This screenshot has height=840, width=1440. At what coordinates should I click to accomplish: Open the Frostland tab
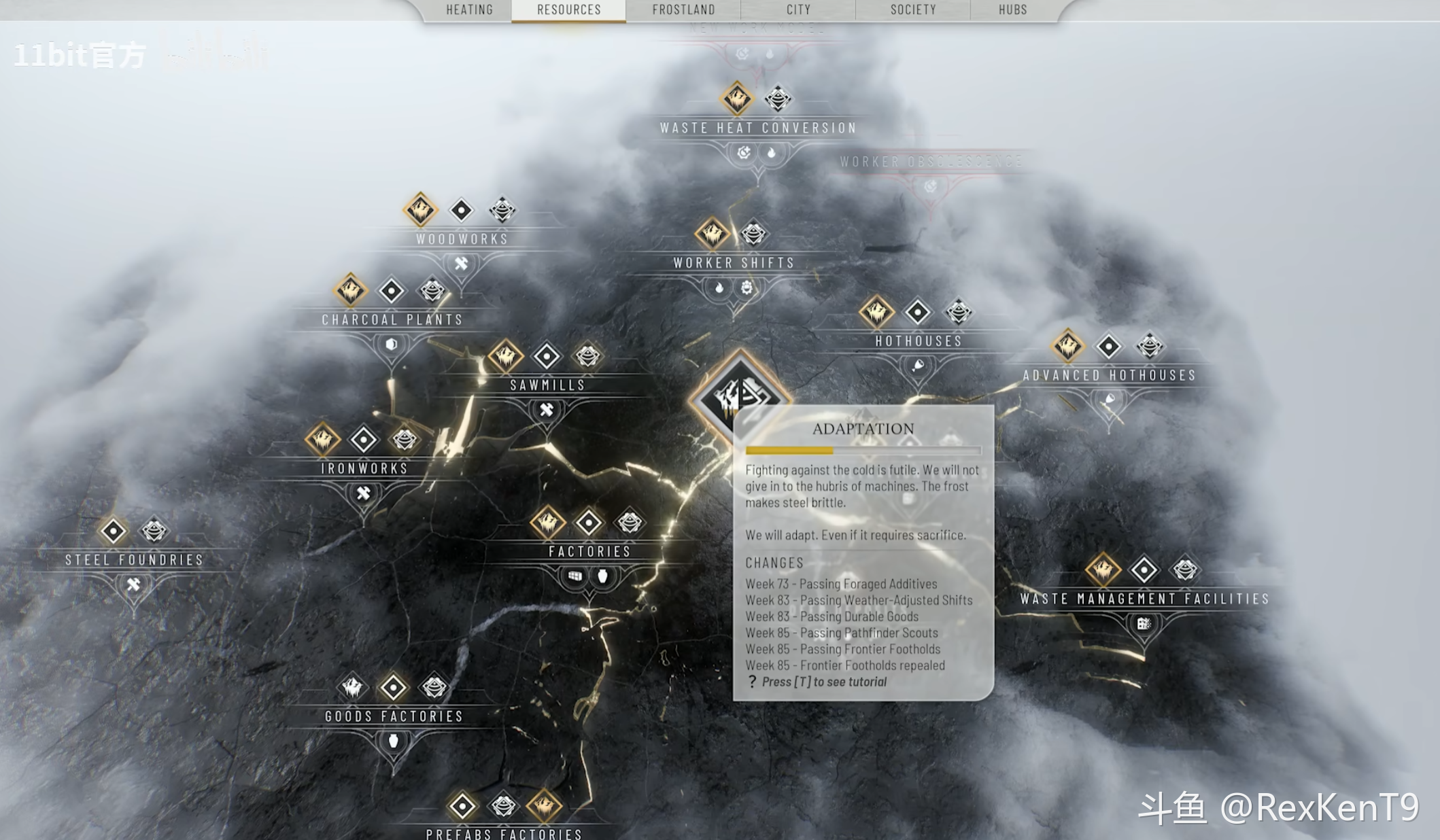(683, 10)
